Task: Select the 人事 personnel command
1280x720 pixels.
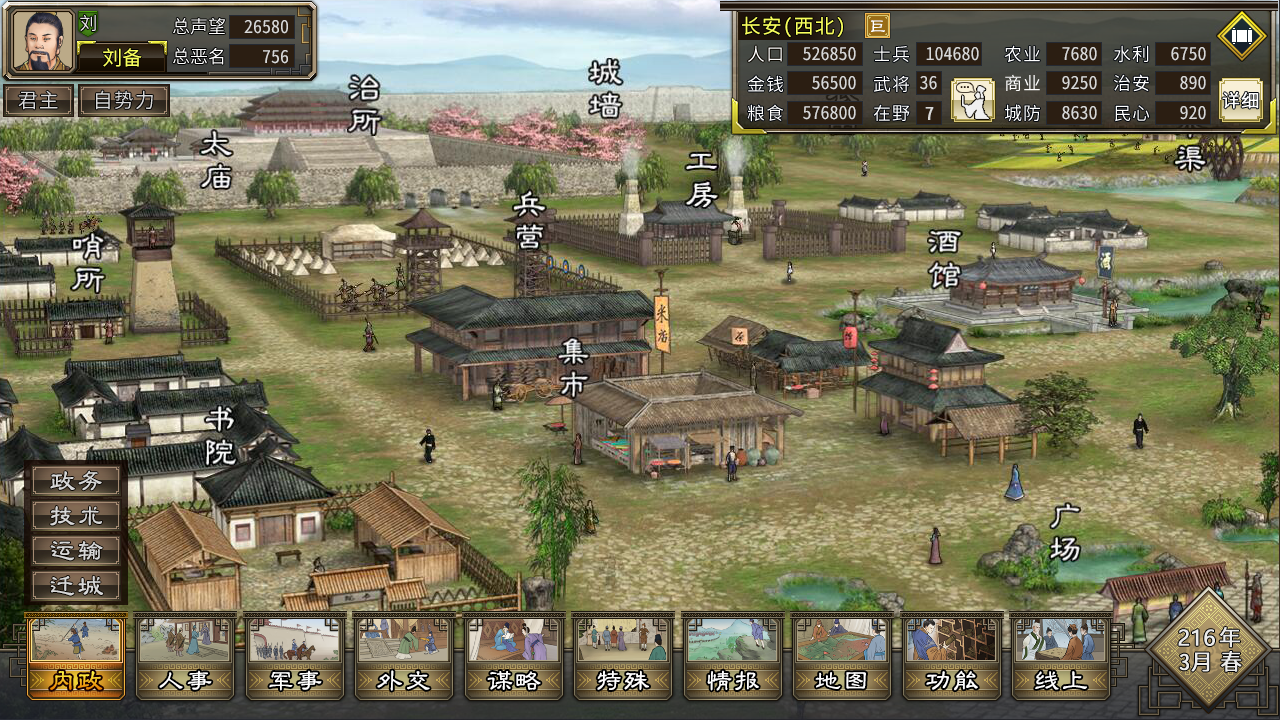Action: [185, 655]
